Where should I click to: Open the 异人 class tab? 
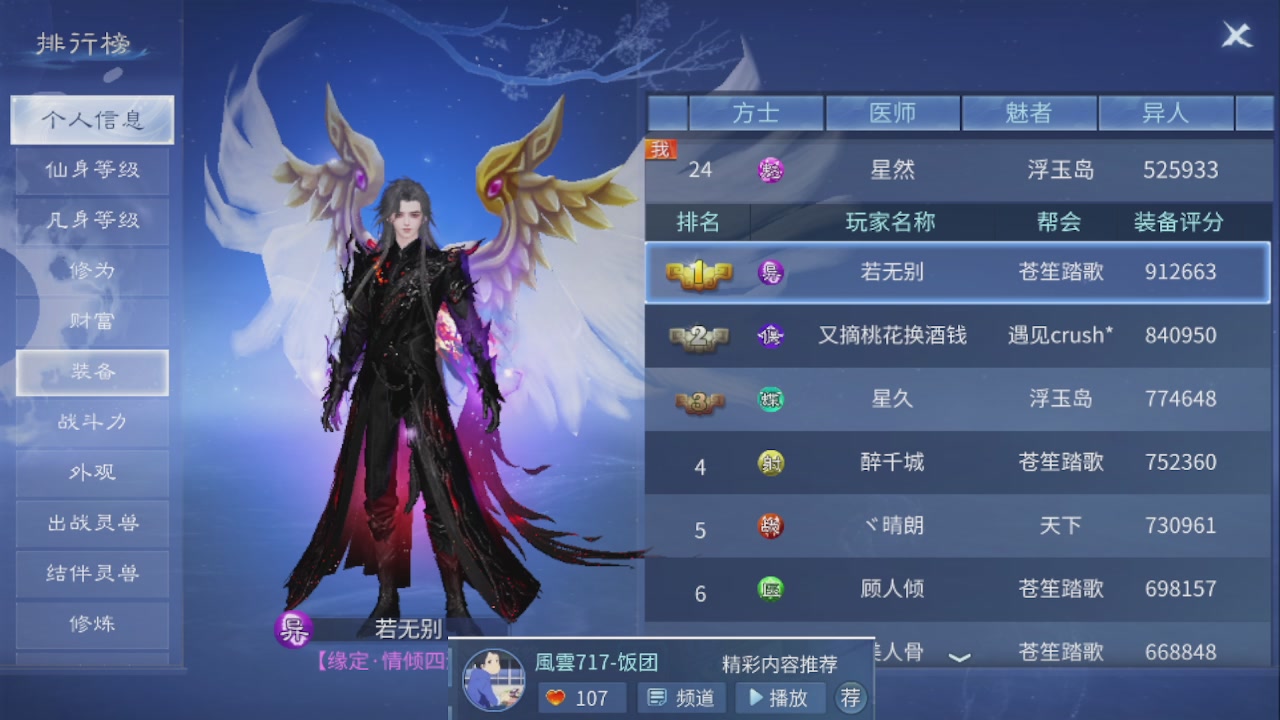pyautogui.click(x=1166, y=113)
